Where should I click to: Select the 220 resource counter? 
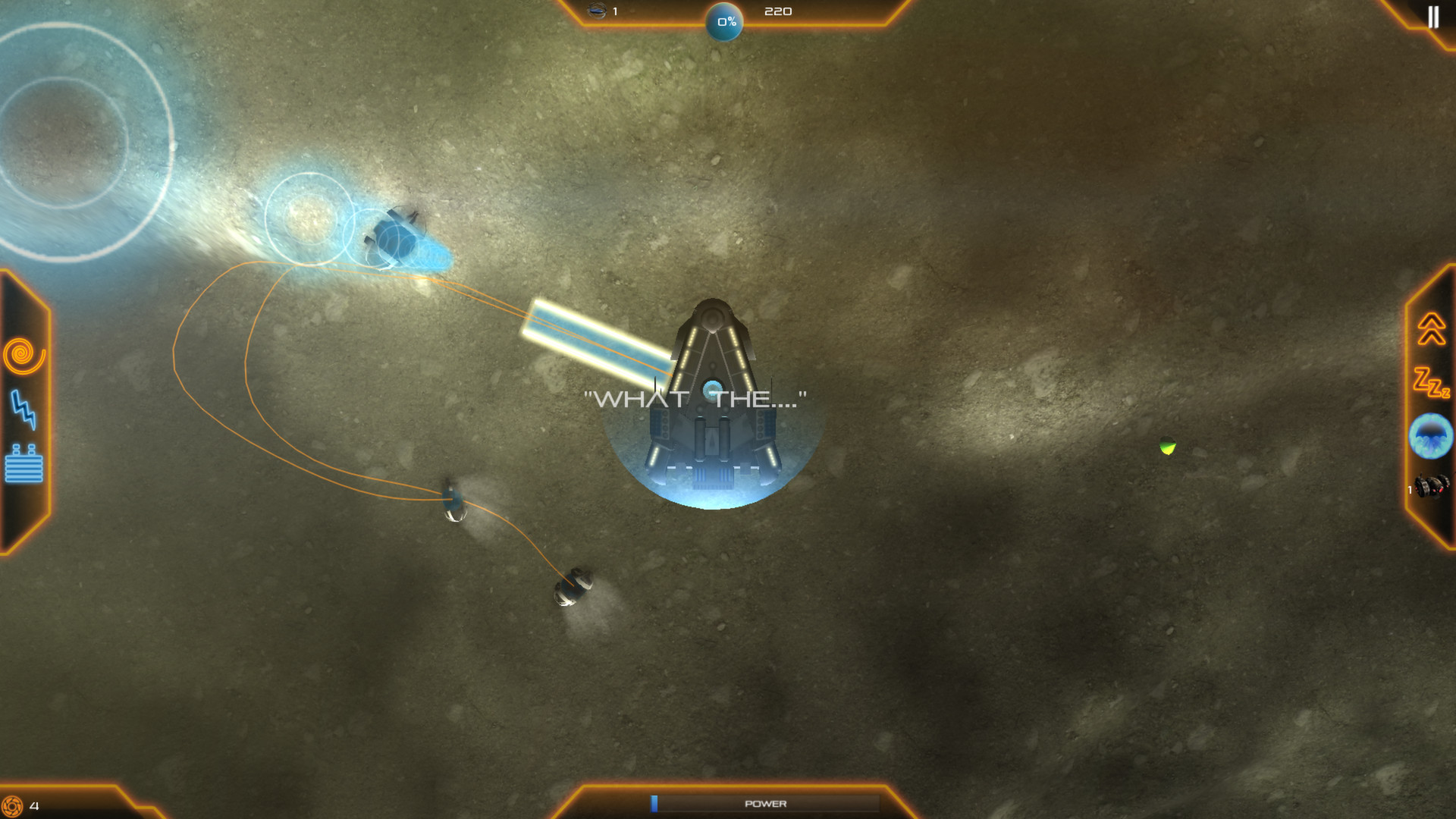pyautogui.click(x=780, y=11)
